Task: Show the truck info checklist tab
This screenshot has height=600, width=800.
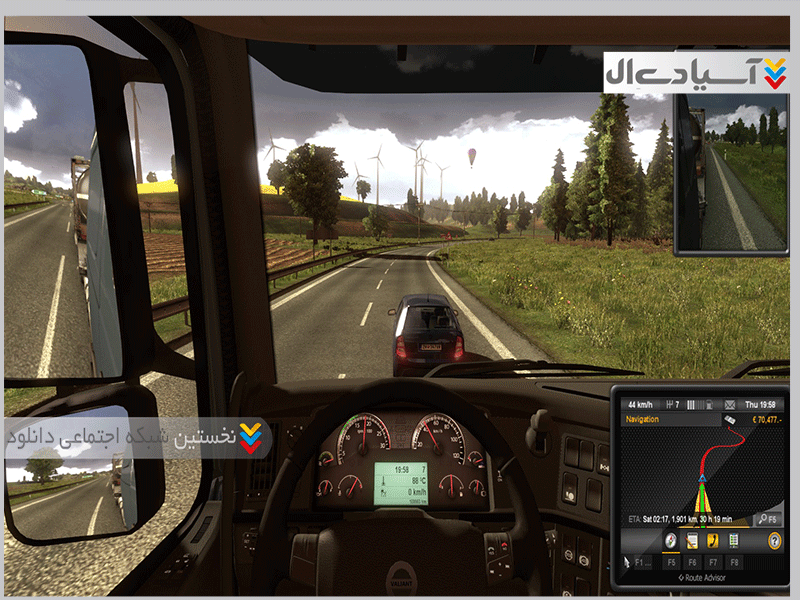Action: tap(734, 541)
